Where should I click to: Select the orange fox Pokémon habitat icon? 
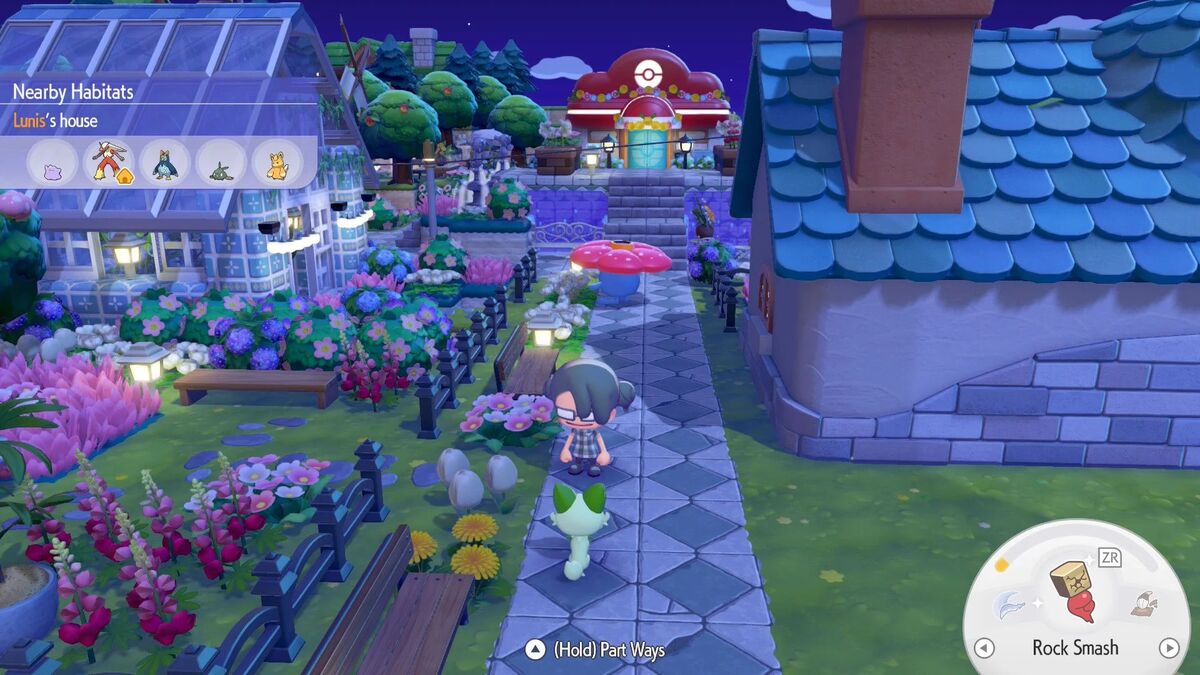click(276, 161)
